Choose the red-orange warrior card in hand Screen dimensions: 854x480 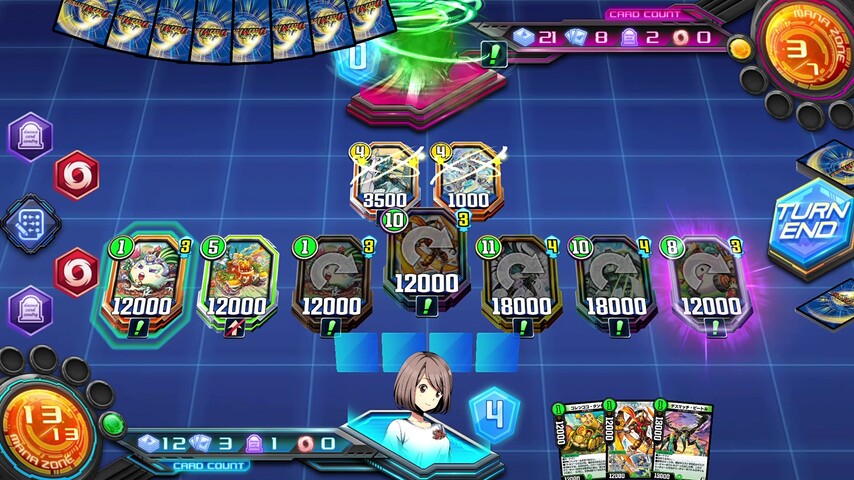pos(630,436)
